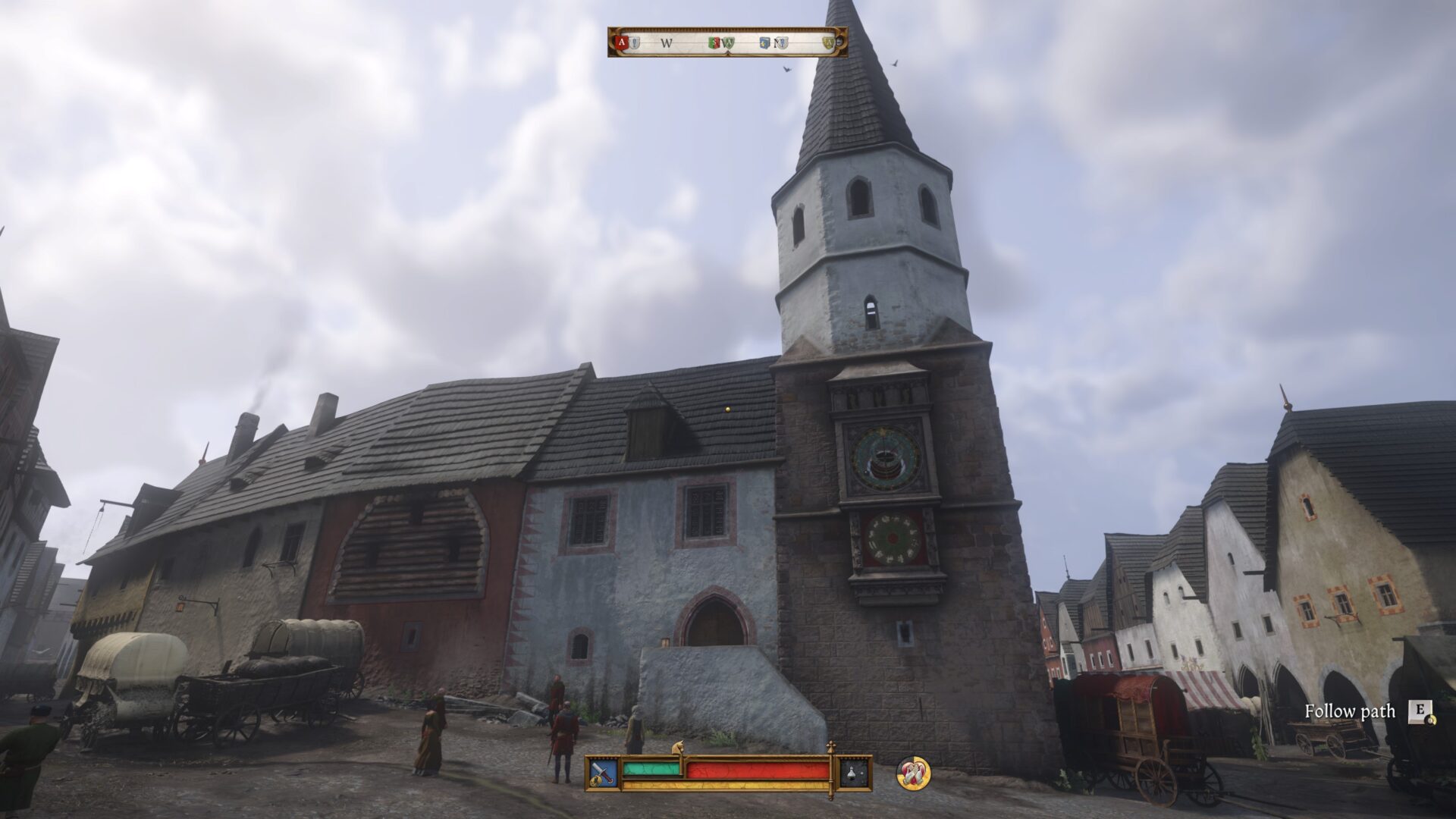Click the horse head icon above the bars
1456x819 pixels.
[678, 748]
